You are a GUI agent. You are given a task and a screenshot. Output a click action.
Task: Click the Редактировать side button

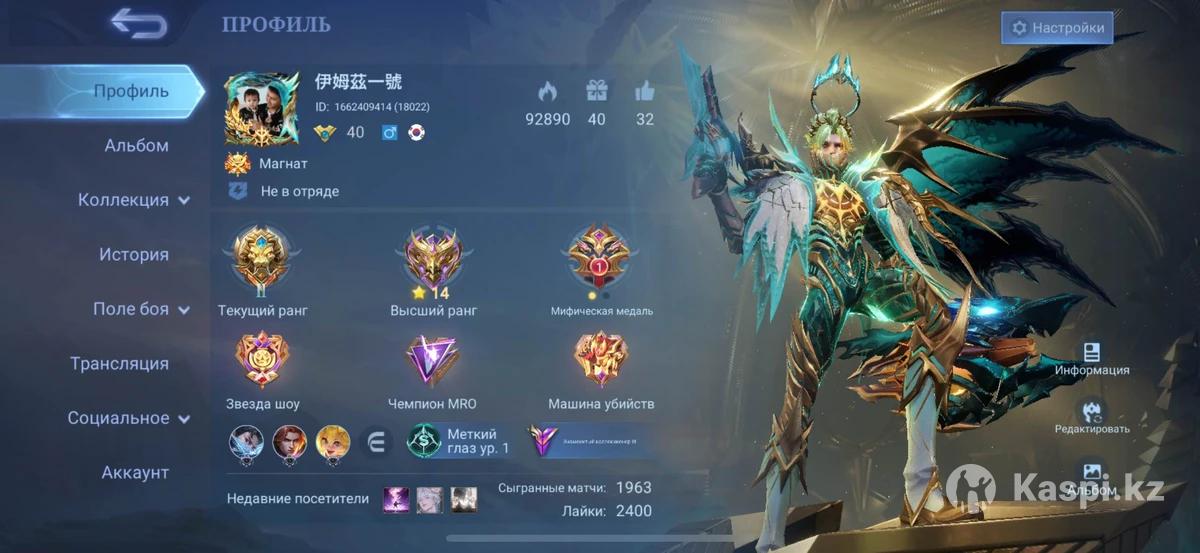(x=1092, y=417)
